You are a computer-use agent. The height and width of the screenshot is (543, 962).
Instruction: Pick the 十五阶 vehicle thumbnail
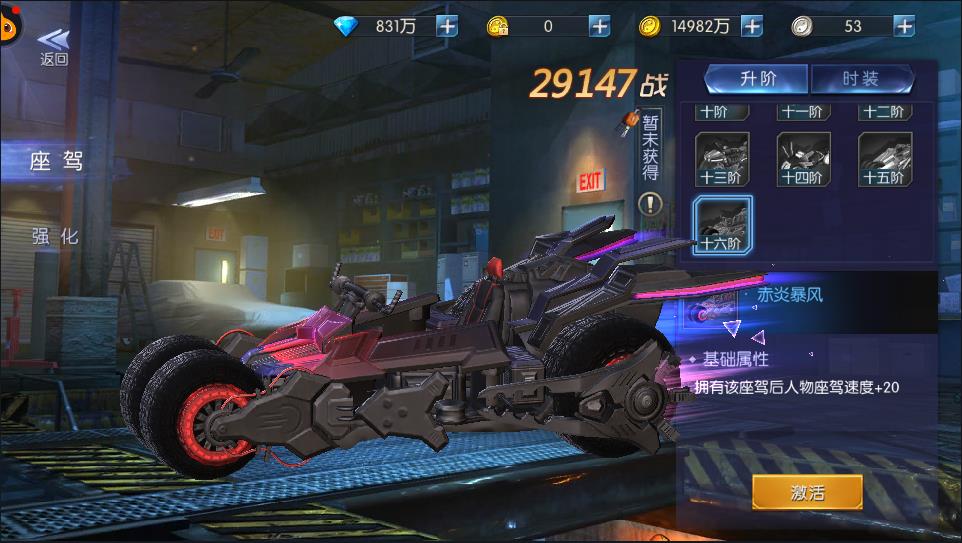[884, 159]
